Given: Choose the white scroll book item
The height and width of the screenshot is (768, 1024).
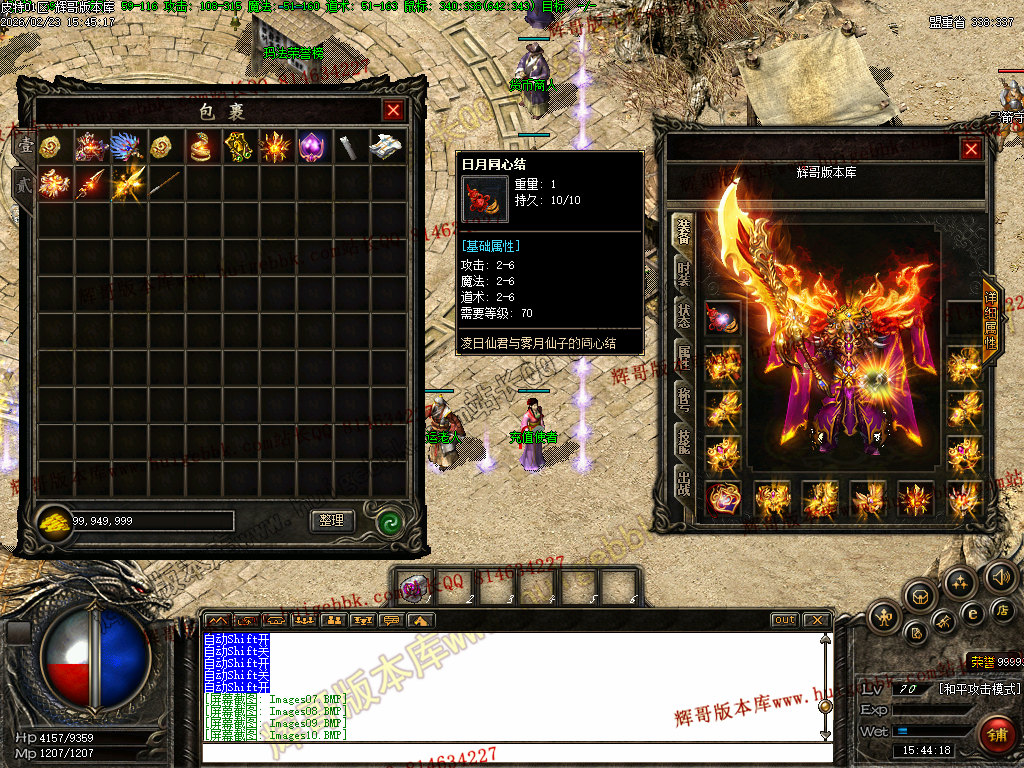Looking at the screenshot, I should click(386, 147).
